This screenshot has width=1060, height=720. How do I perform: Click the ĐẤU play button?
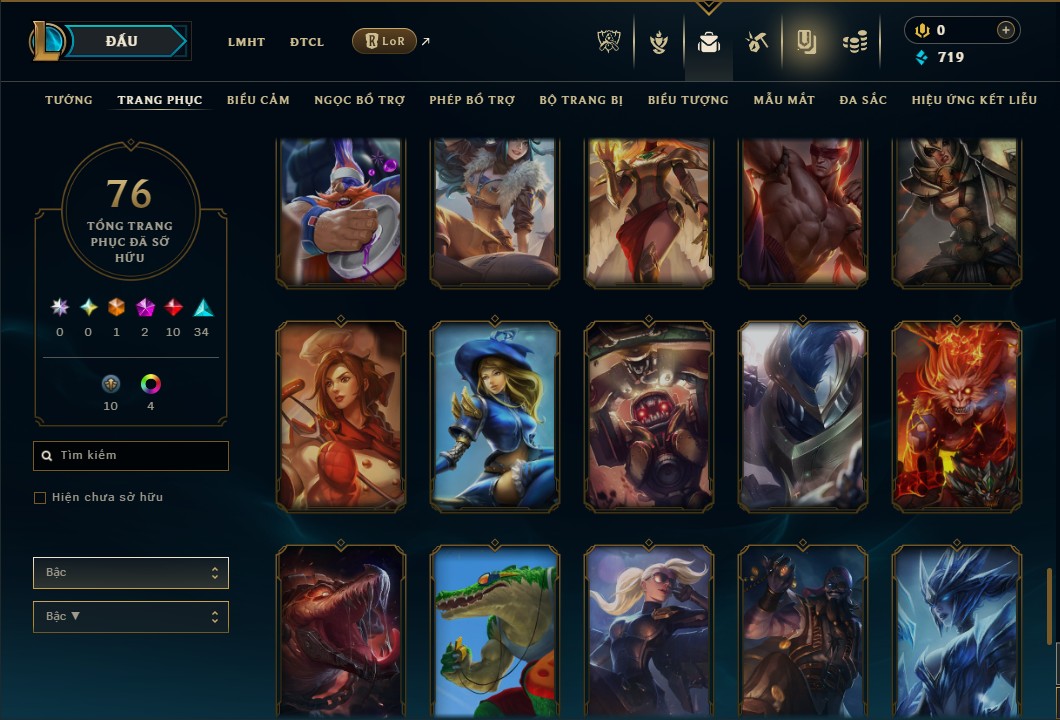coord(122,41)
